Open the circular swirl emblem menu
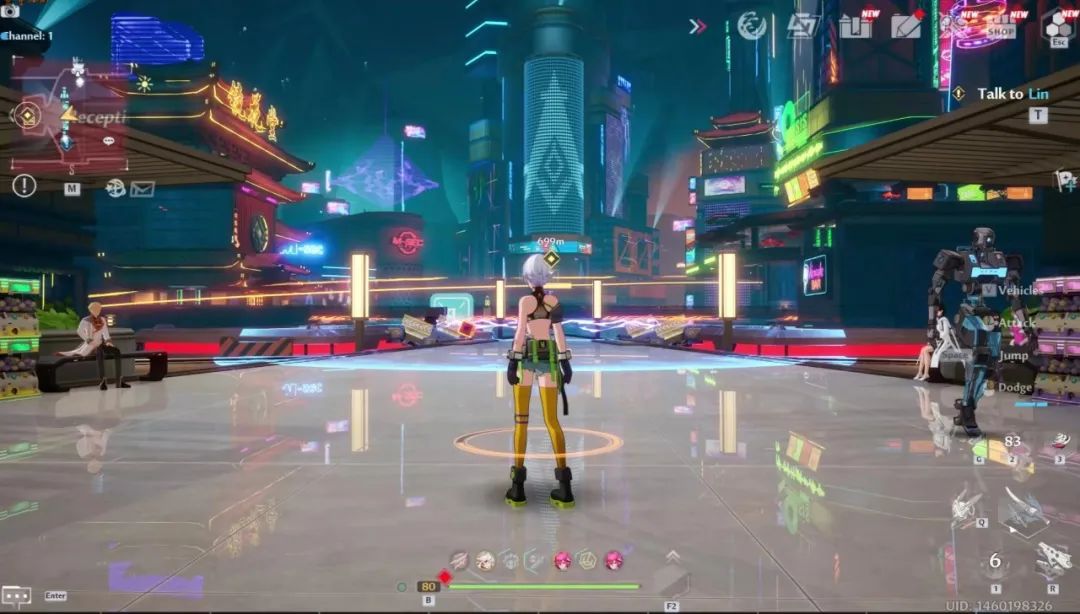Image resolution: width=1080 pixels, height=614 pixels. coord(752,26)
